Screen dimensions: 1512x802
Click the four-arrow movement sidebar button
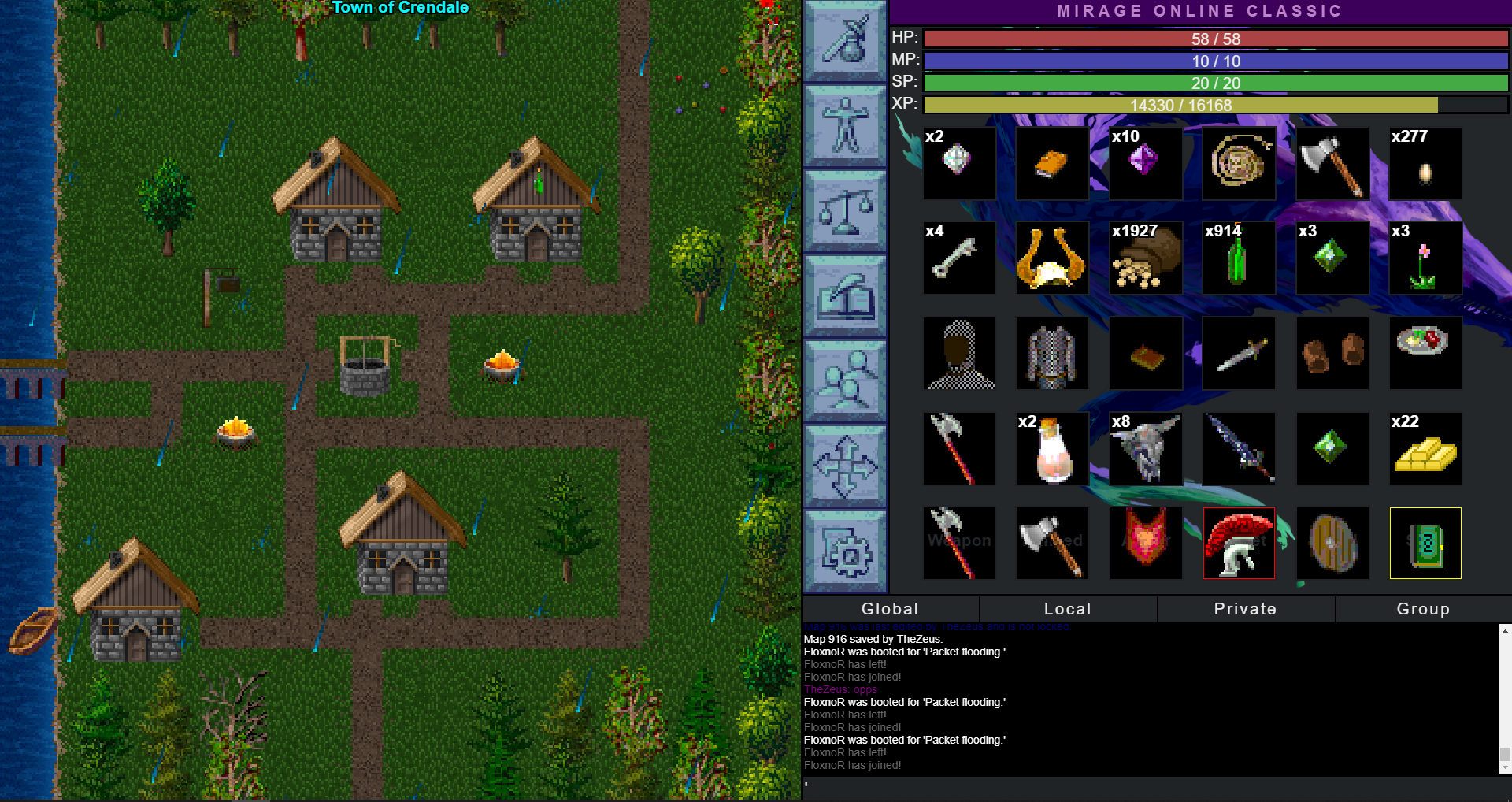point(845,466)
